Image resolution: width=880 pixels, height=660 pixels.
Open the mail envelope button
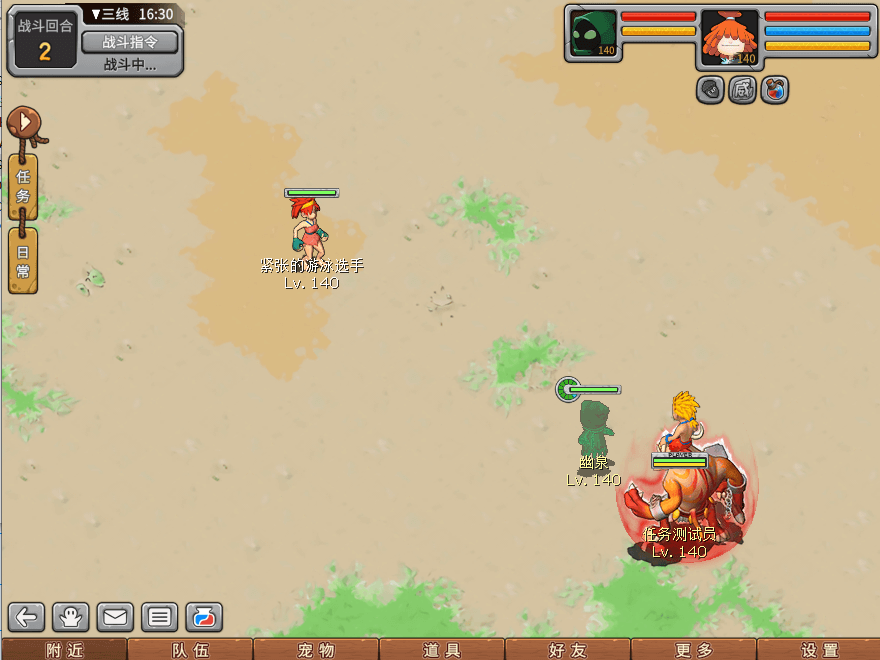pyautogui.click(x=115, y=616)
